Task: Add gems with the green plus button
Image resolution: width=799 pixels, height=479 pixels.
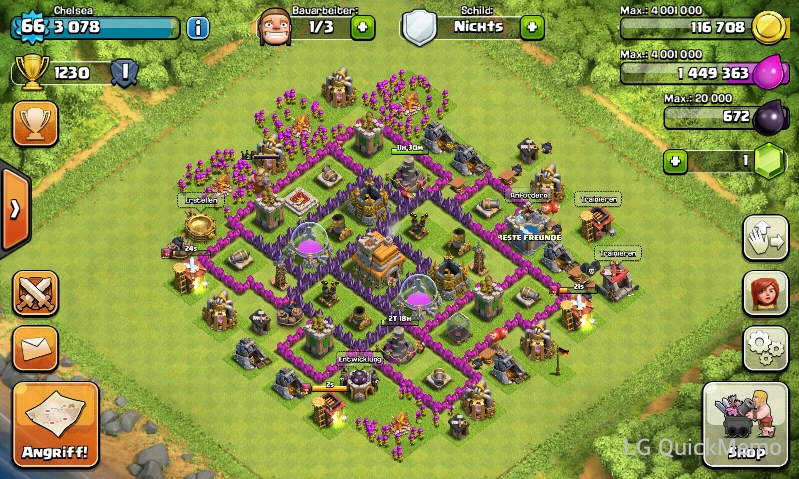Action: 677,160
